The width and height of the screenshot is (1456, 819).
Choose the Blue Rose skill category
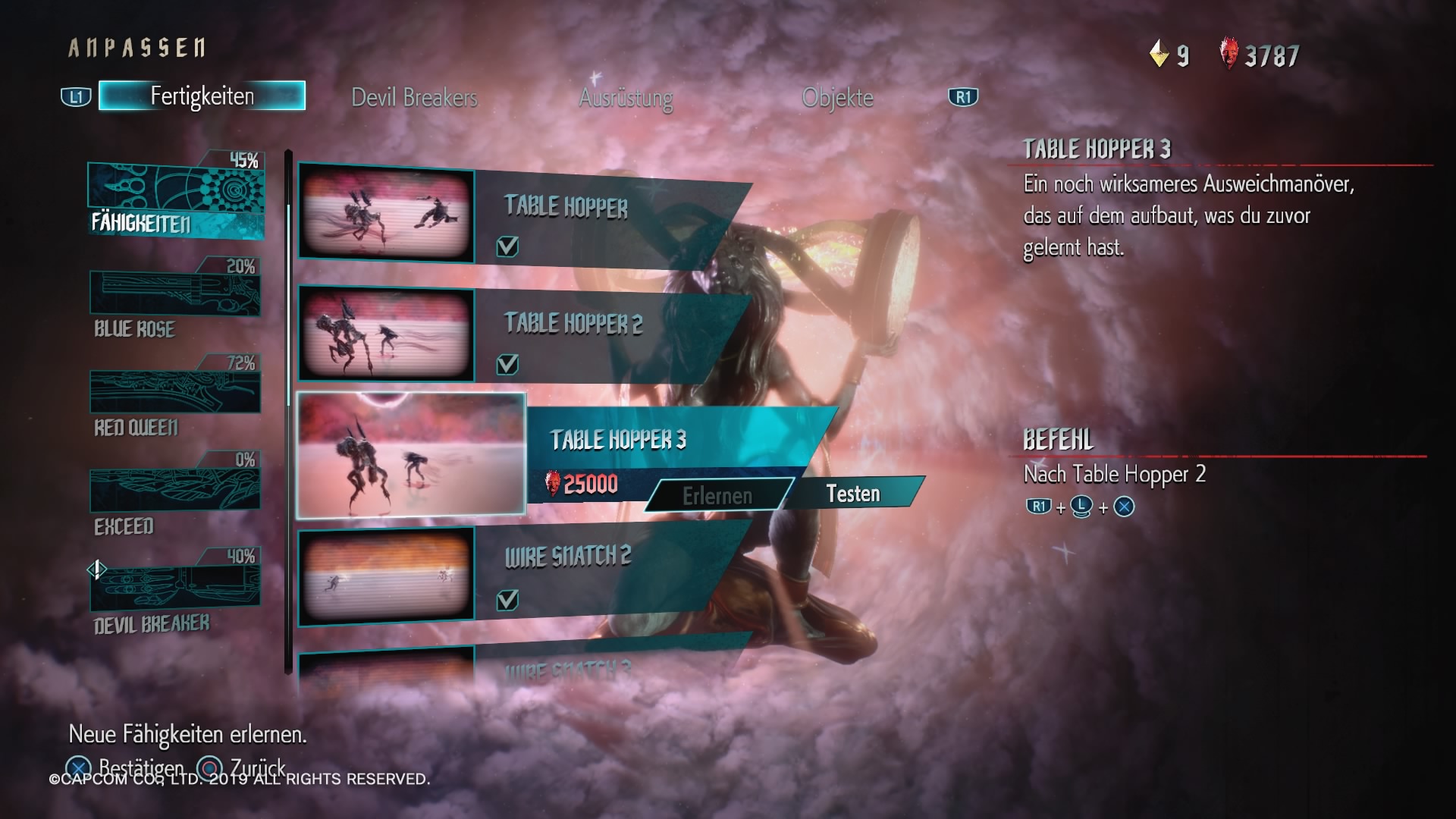175,303
